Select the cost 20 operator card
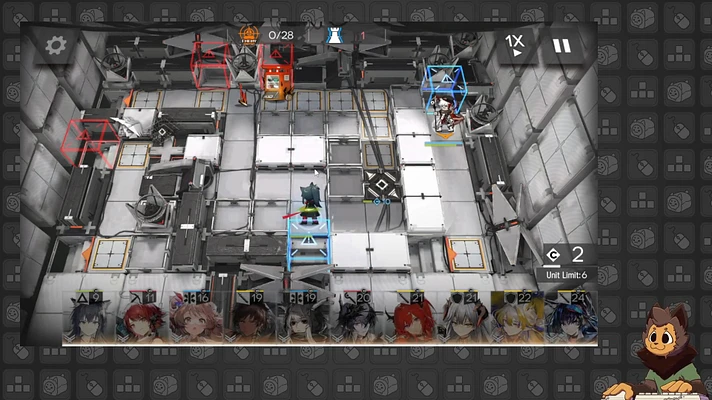The width and height of the screenshot is (712, 400). tap(356, 318)
